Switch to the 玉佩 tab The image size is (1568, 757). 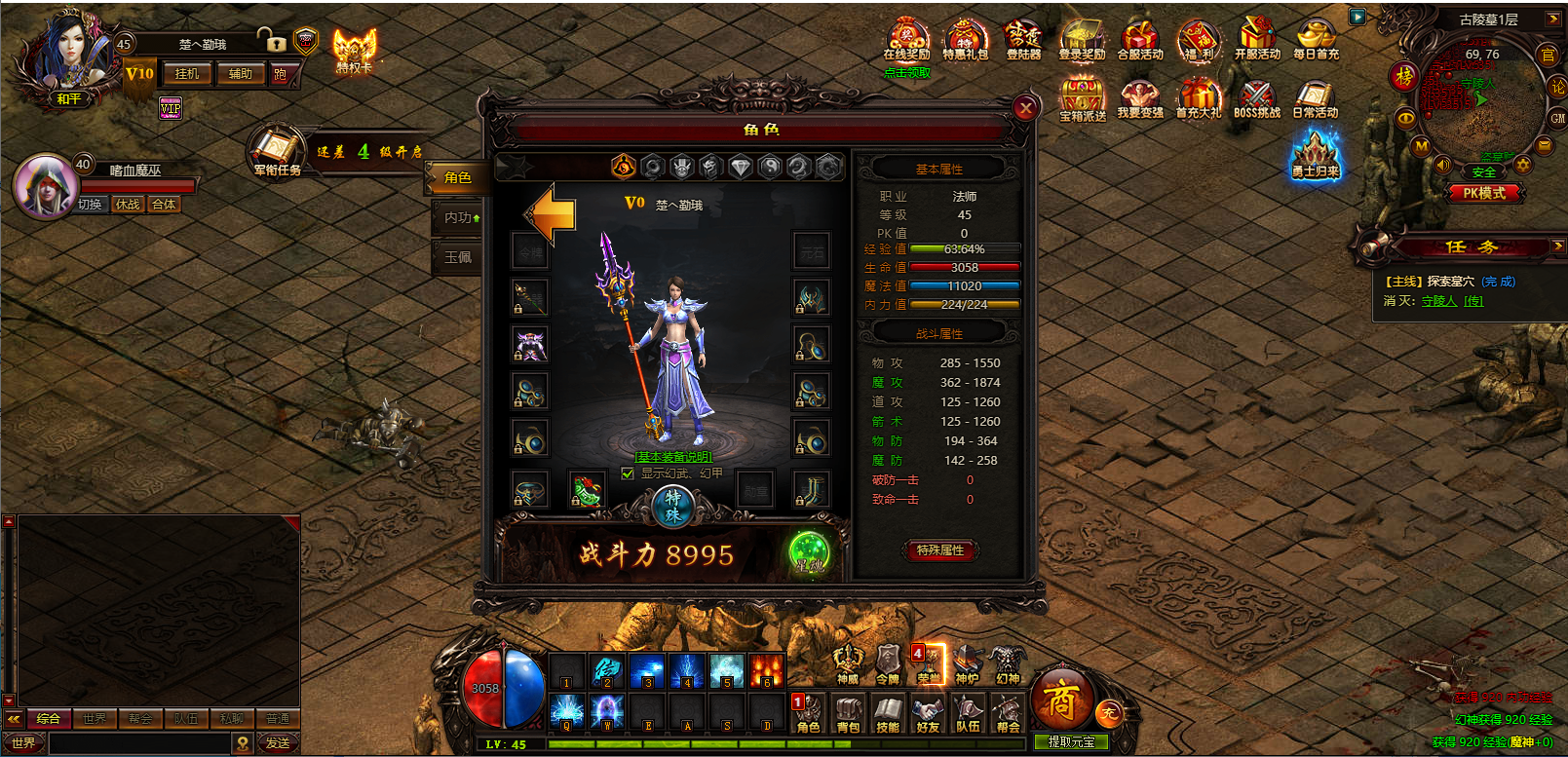coord(457,257)
